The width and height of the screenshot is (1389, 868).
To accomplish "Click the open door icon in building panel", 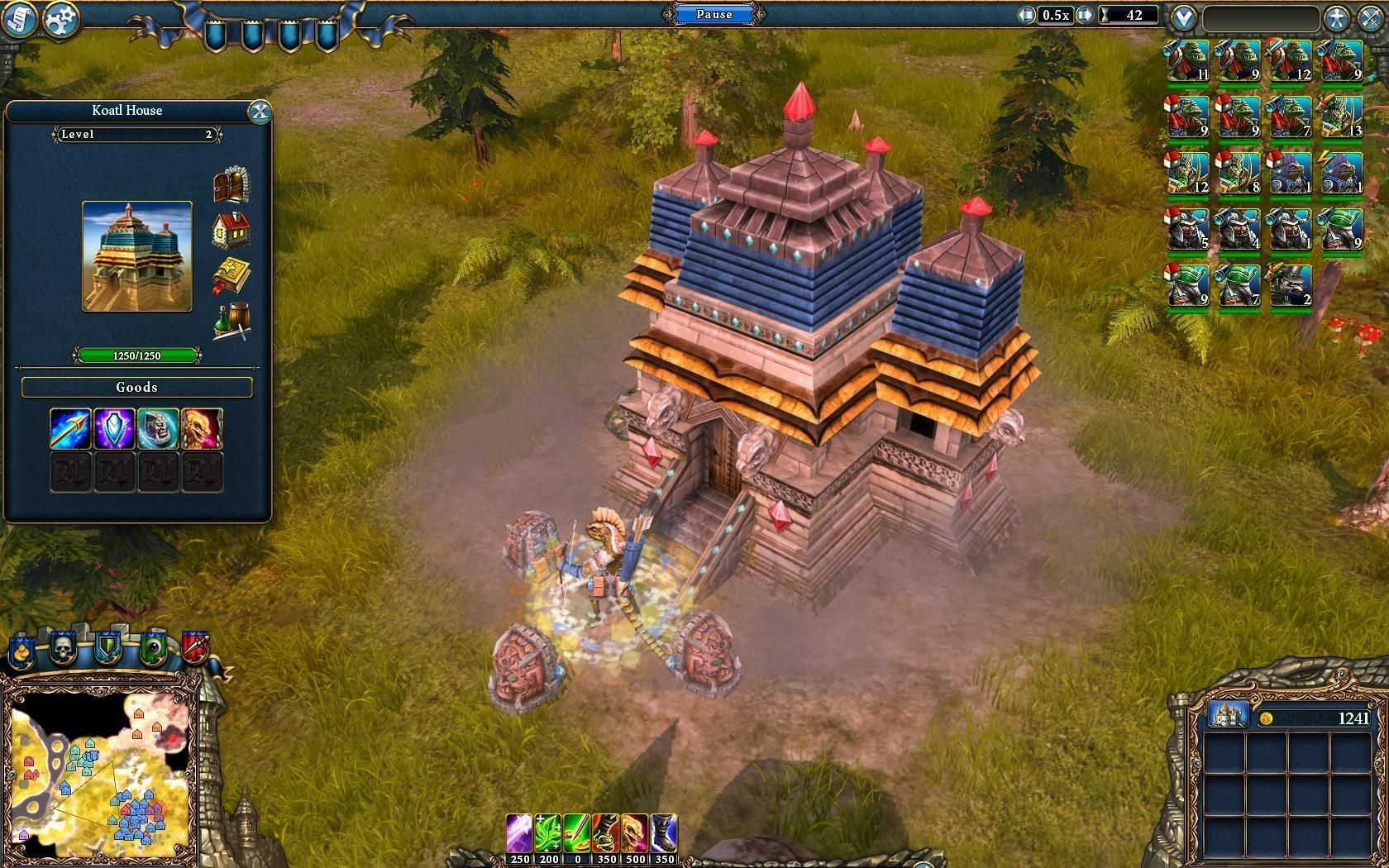I will [231, 184].
